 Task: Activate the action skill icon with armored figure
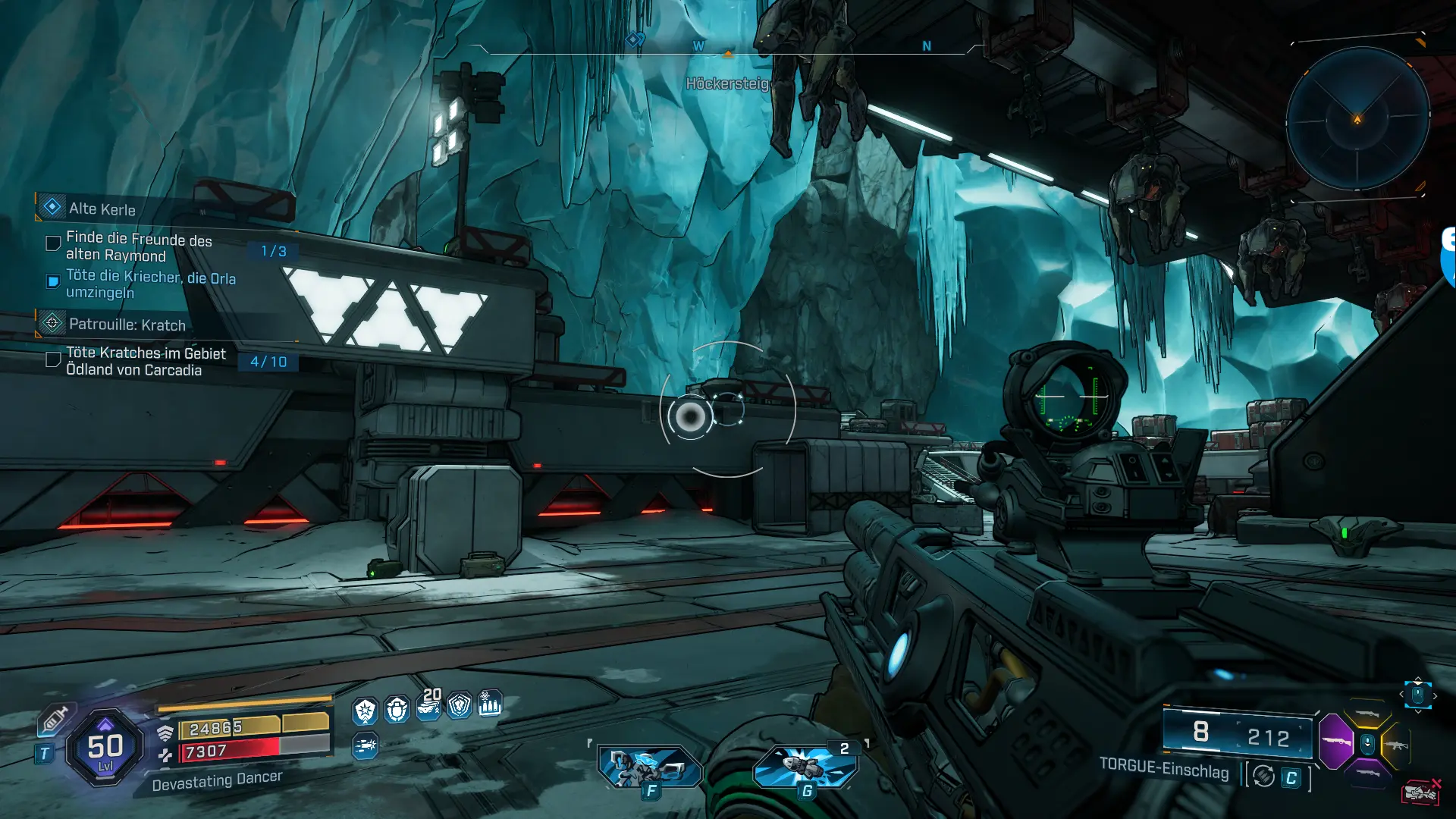coord(650,766)
